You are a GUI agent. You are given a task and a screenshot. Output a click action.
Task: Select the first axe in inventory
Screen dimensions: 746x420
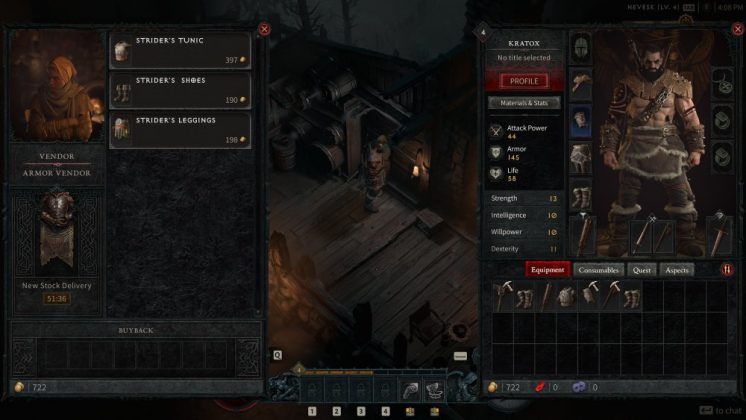tap(501, 294)
